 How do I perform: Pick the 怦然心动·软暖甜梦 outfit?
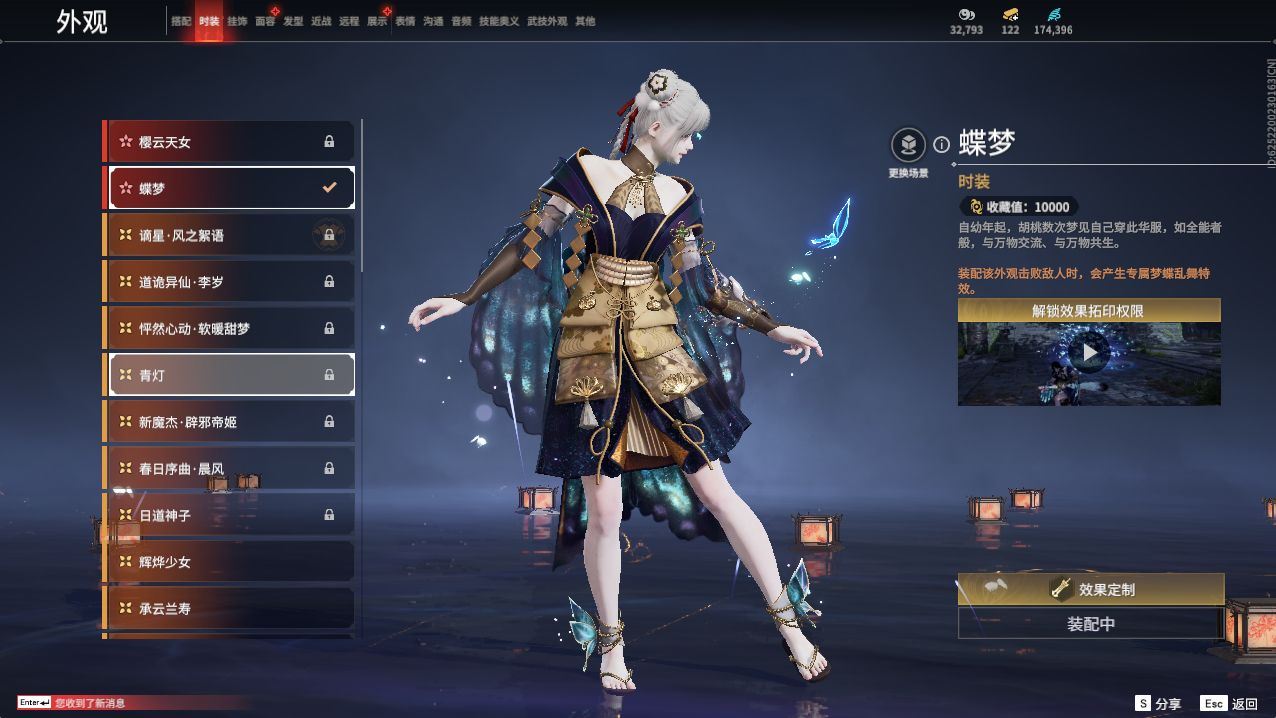[x=230, y=328]
